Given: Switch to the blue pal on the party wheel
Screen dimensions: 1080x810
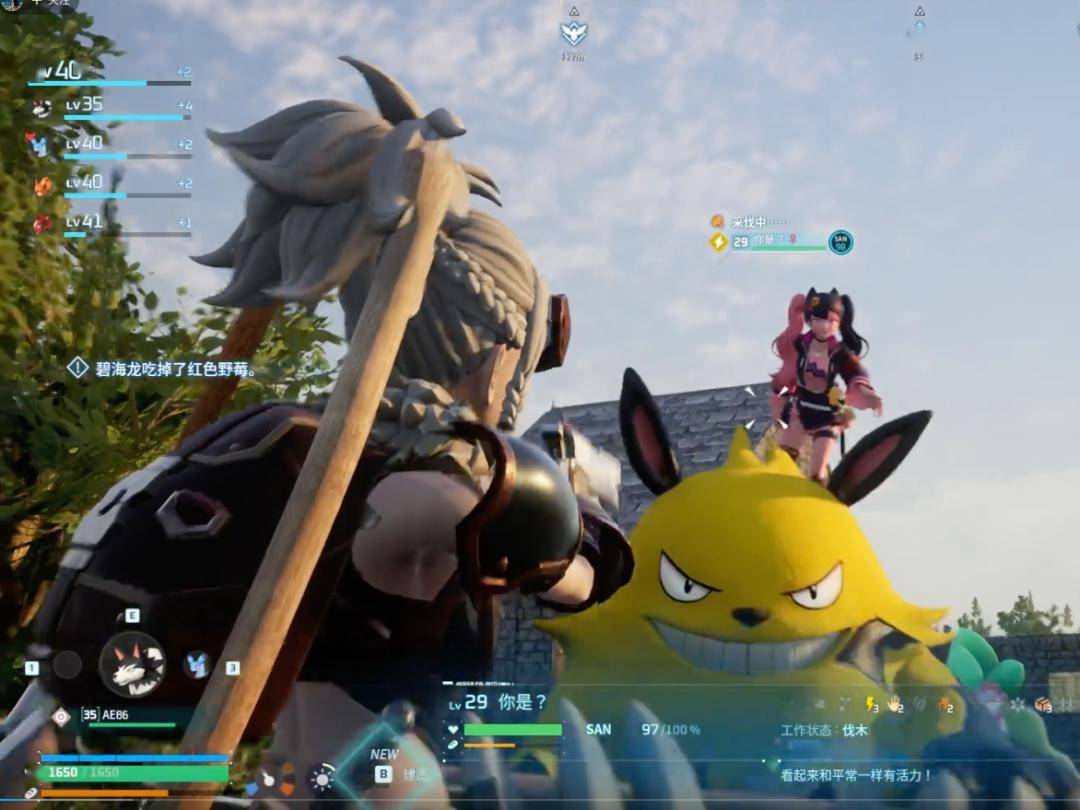Looking at the screenshot, I should pyautogui.click(x=197, y=664).
